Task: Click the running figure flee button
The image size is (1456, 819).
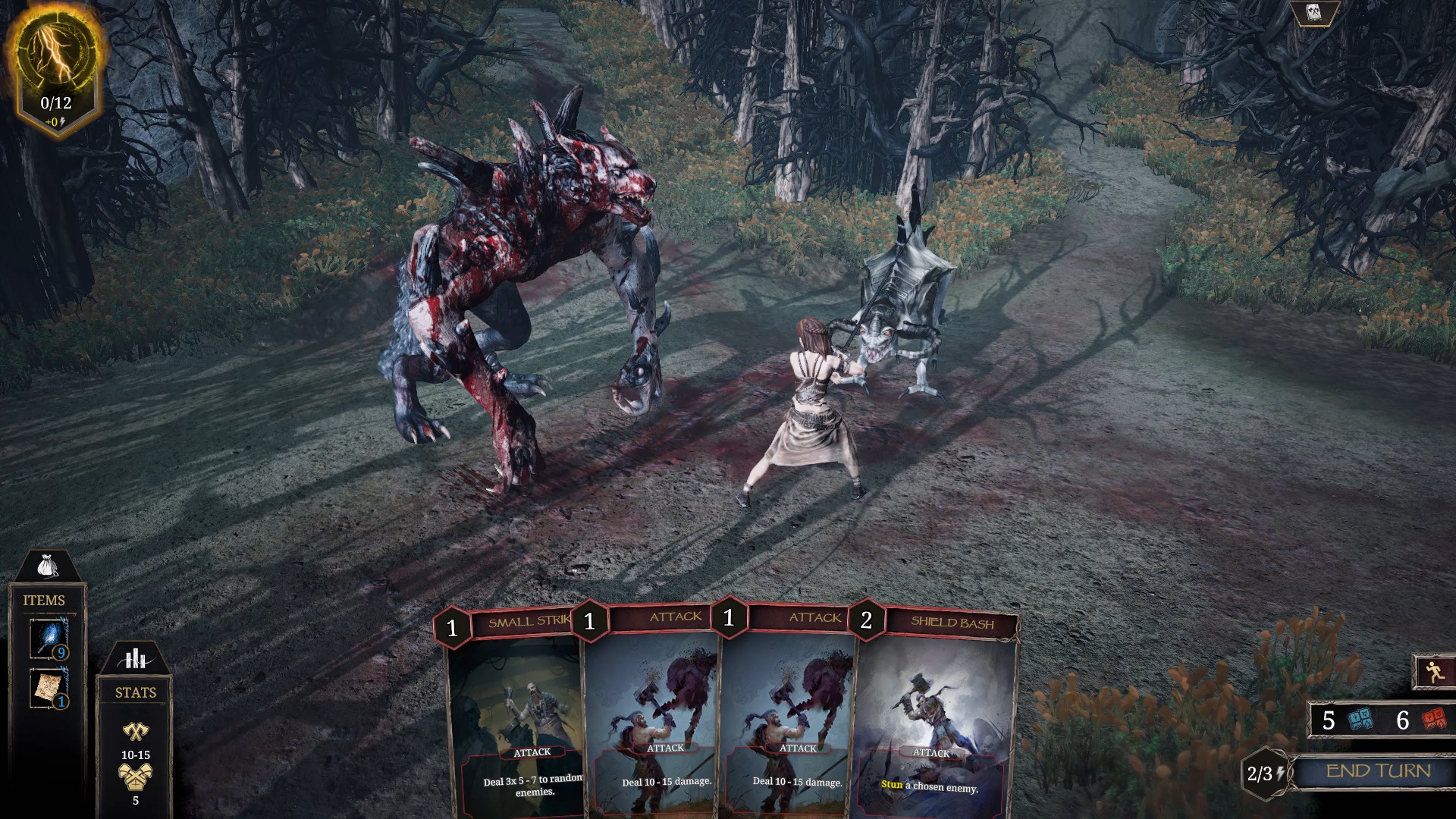Action: point(1434,672)
